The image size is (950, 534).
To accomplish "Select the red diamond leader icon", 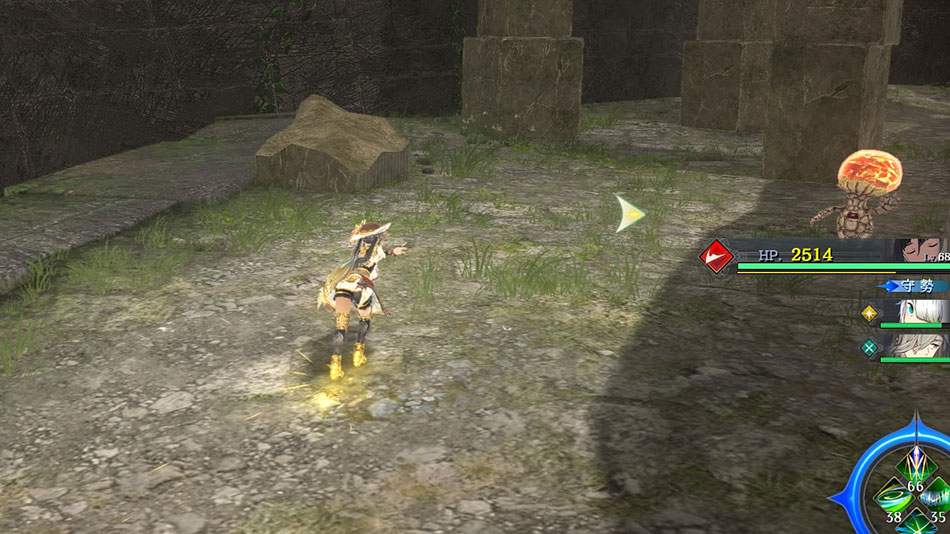I will [716, 257].
